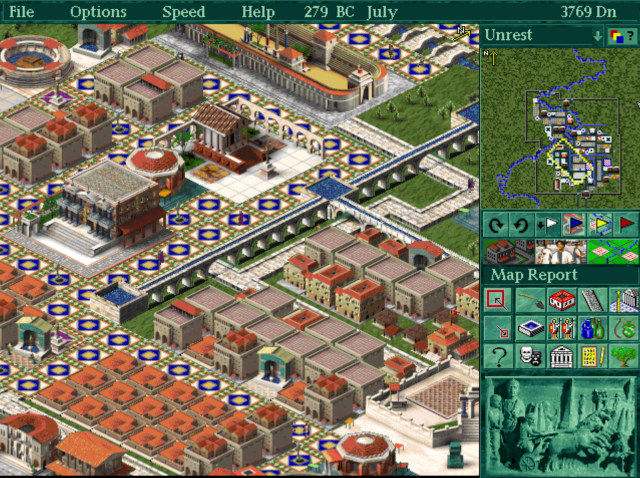Open the File menu

[21, 12]
